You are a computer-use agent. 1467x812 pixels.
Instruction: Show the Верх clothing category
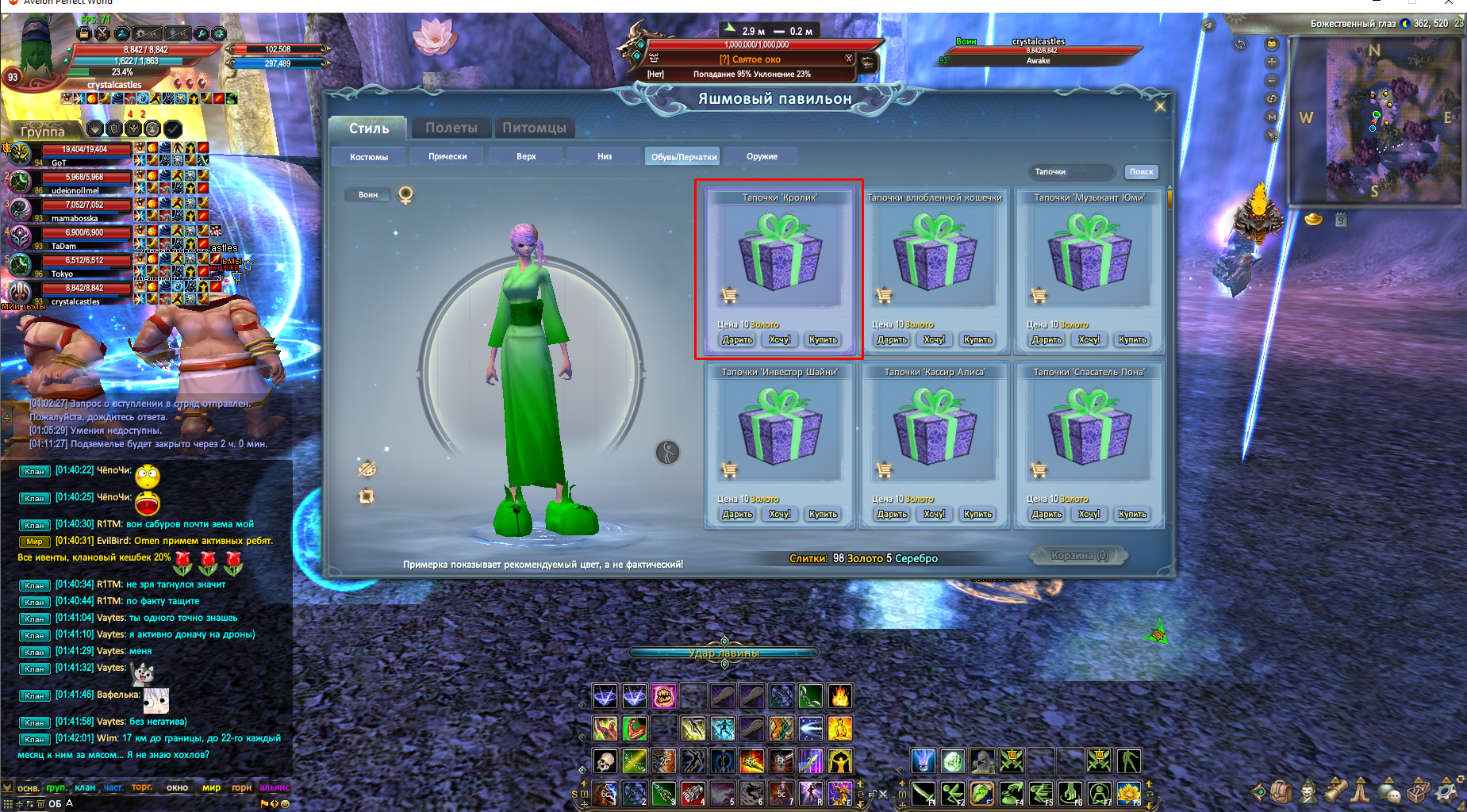click(x=526, y=157)
